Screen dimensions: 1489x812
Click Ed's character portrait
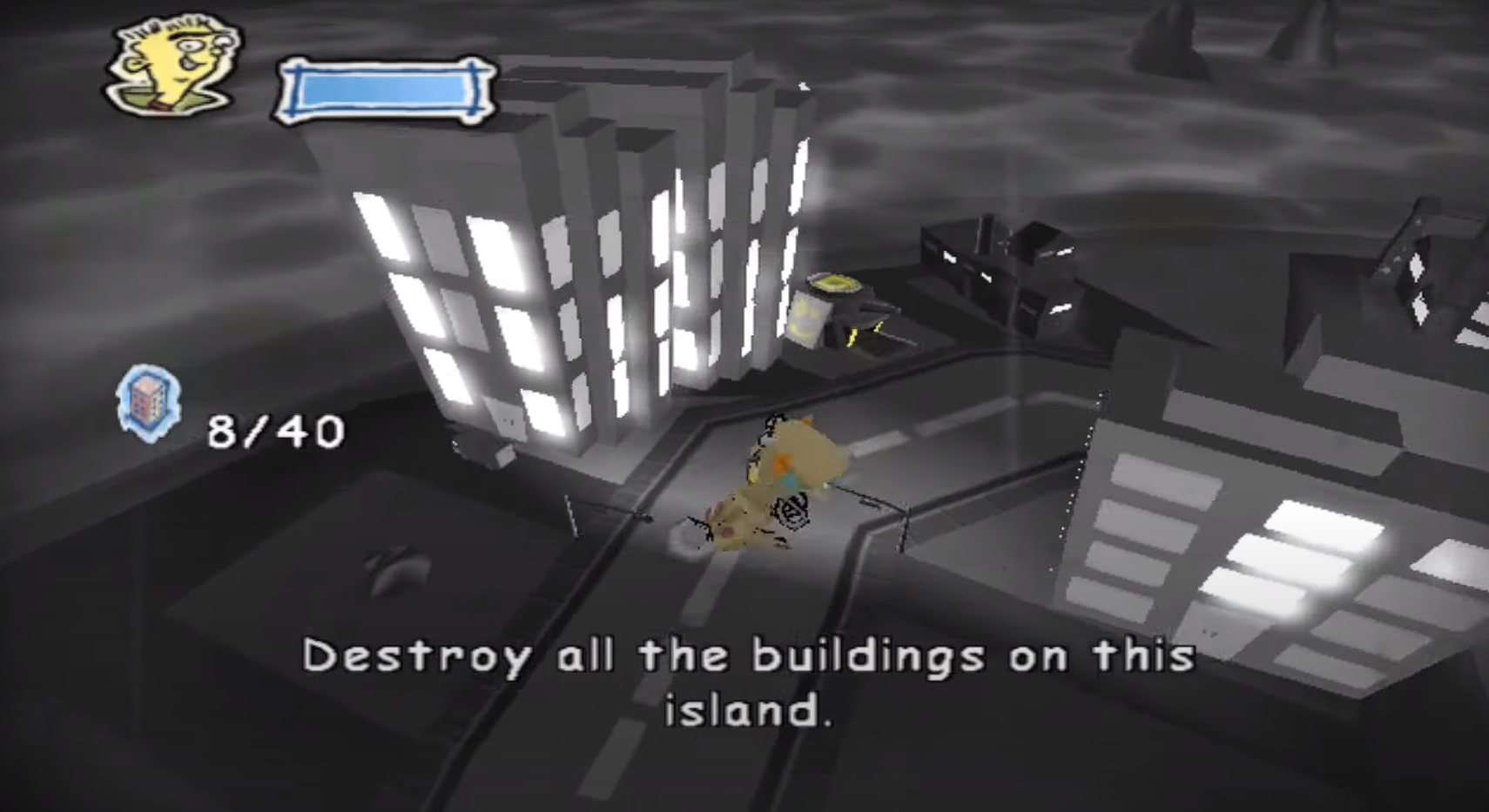[x=174, y=63]
